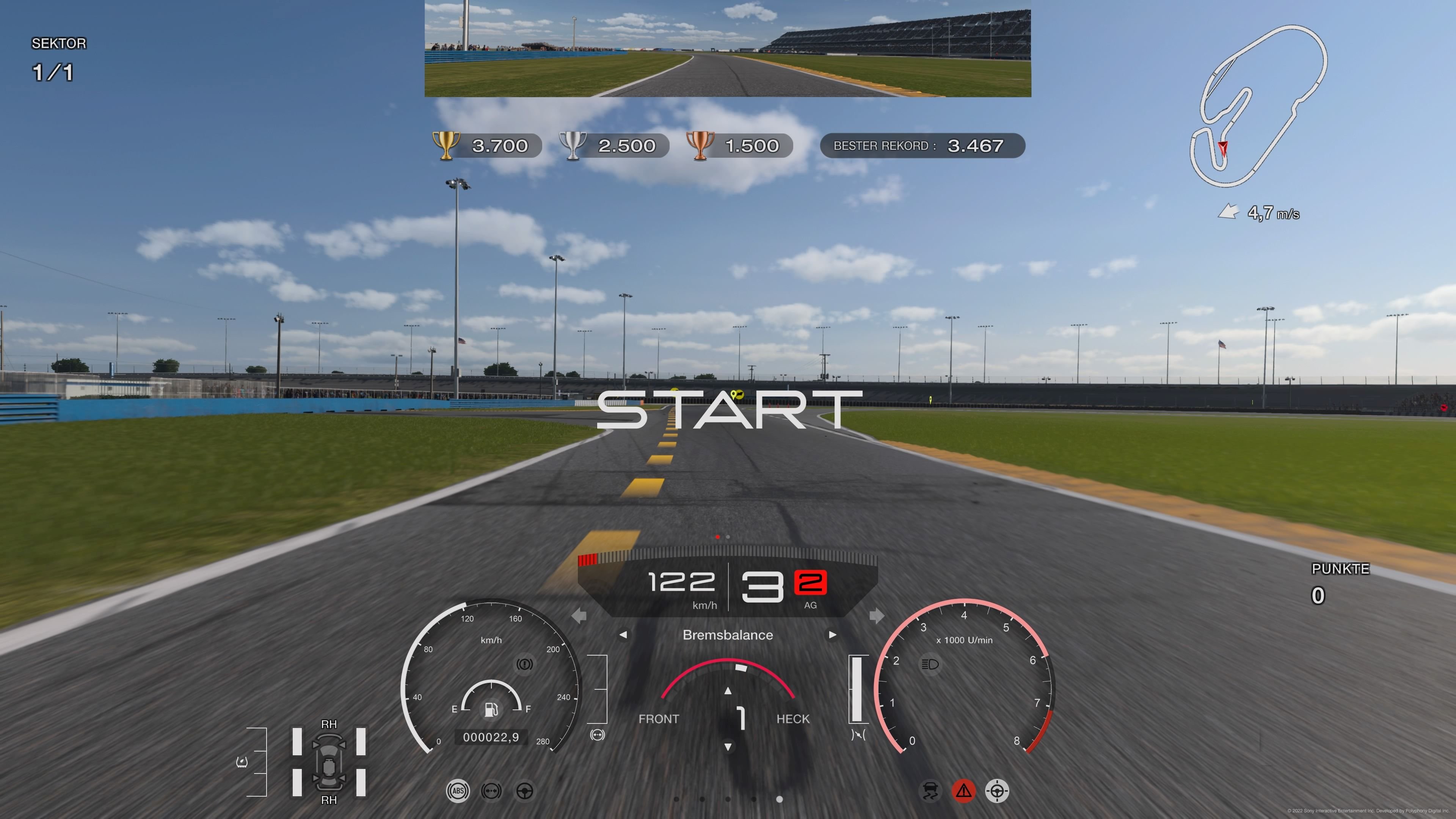Click the crosshair driving-aid icon bottom right
The height and width of the screenshot is (819, 1456).
click(998, 791)
